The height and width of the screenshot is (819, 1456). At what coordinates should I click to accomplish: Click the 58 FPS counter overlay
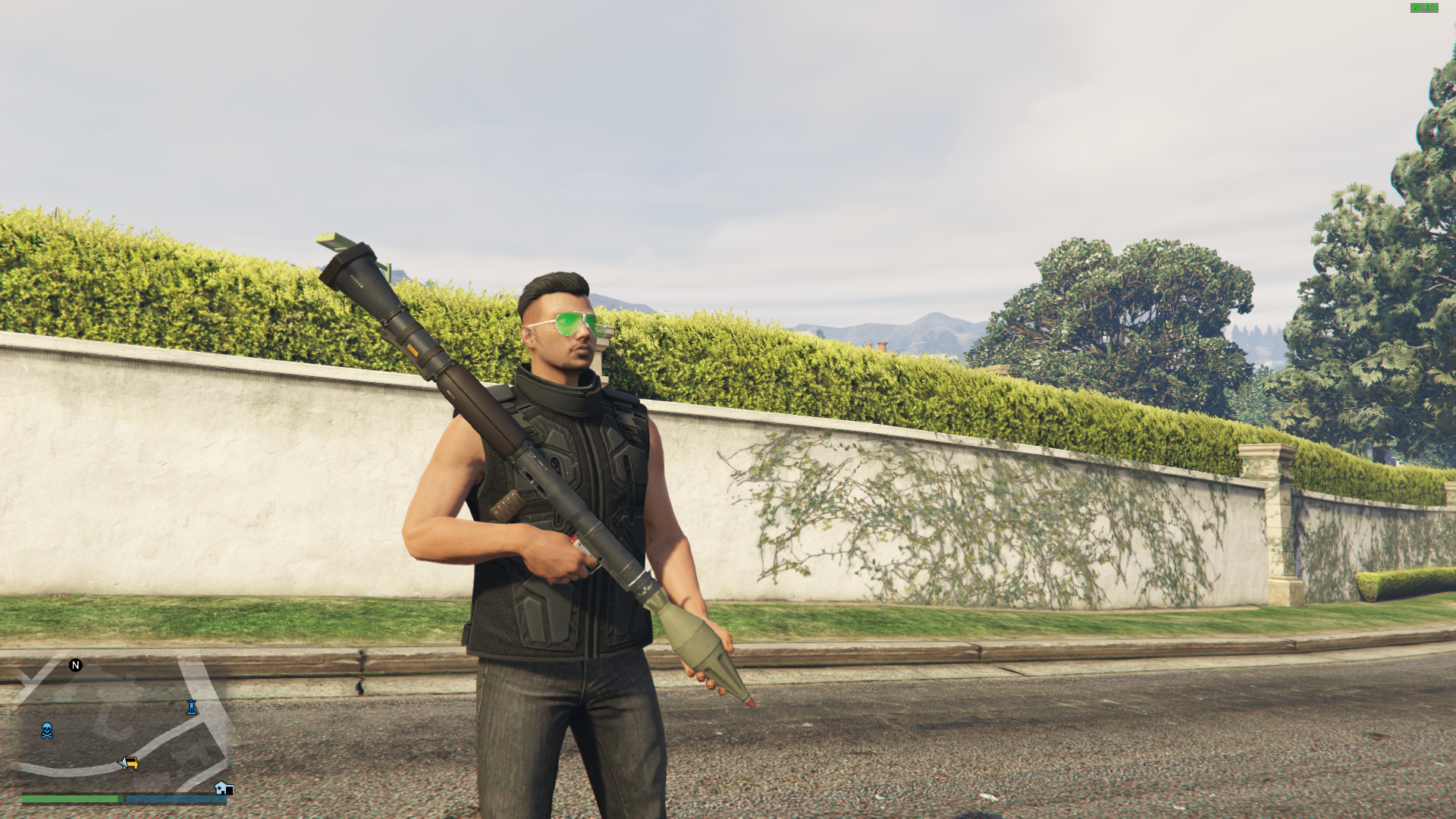[x=1423, y=8]
